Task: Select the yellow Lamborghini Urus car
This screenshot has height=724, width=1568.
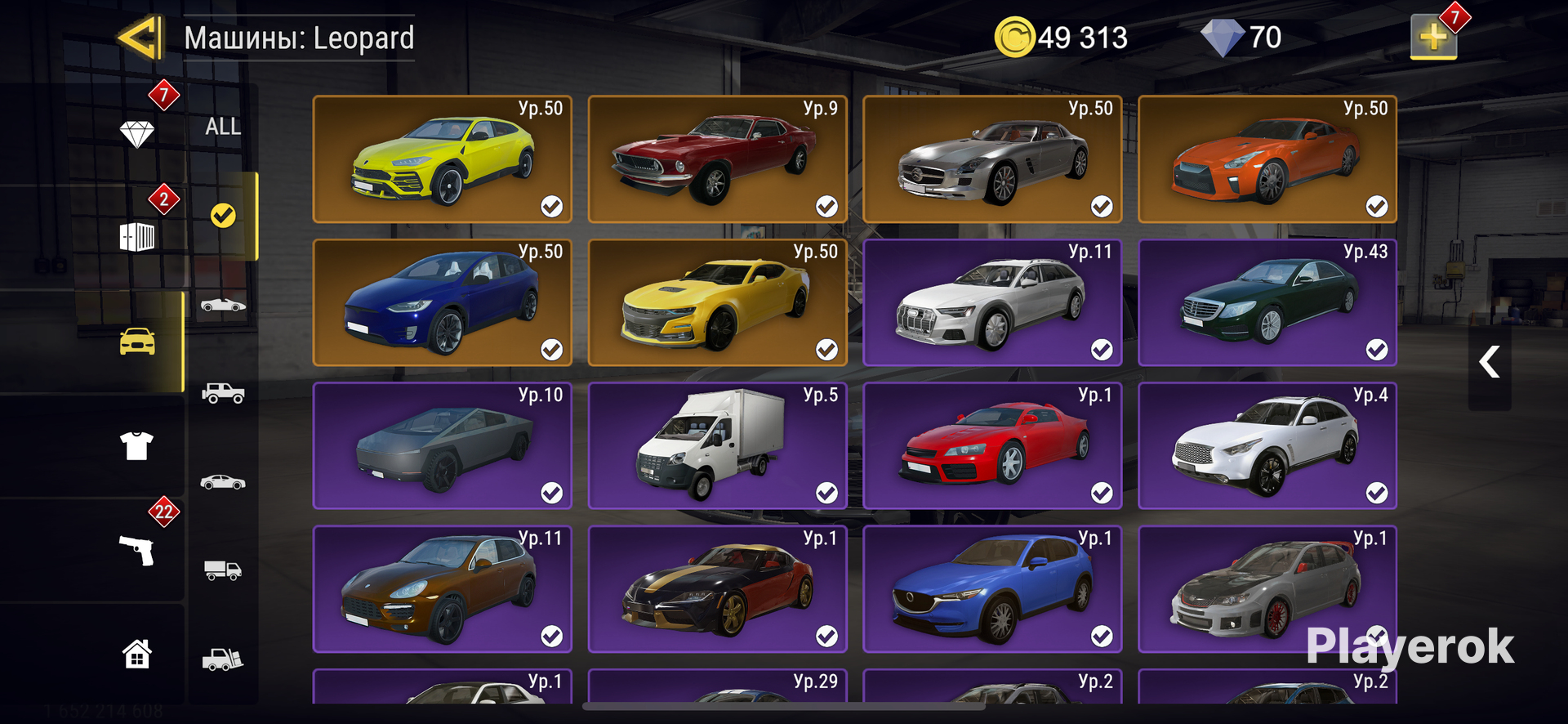Action: [x=442, y=159]
